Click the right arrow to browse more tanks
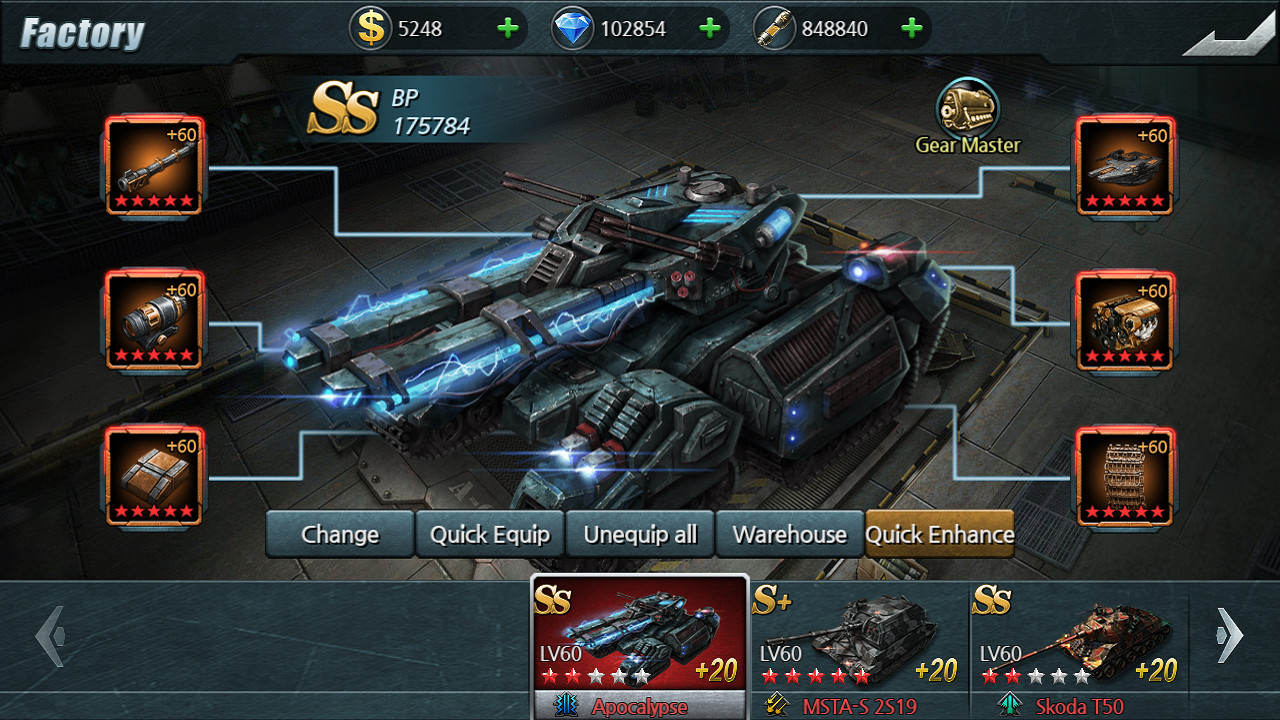Viewport: 1280px width, 720px height. pos(1227,633)
